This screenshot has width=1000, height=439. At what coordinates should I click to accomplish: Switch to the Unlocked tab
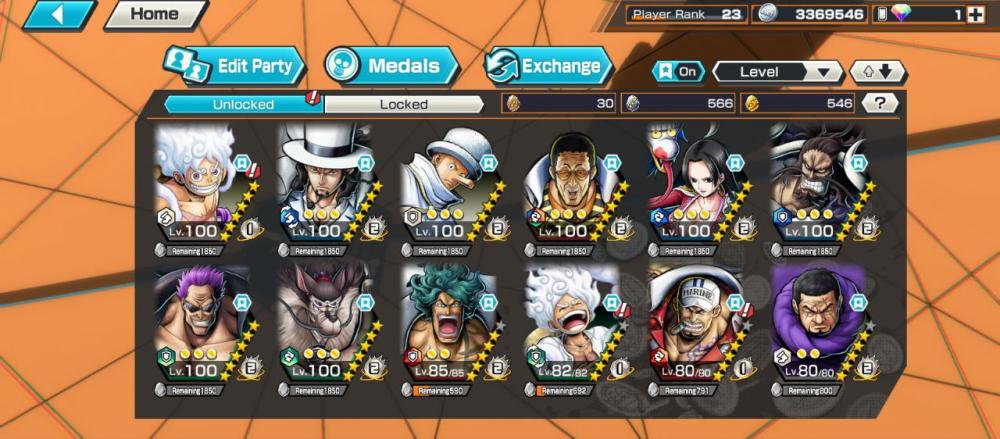(x=243, y=103)
